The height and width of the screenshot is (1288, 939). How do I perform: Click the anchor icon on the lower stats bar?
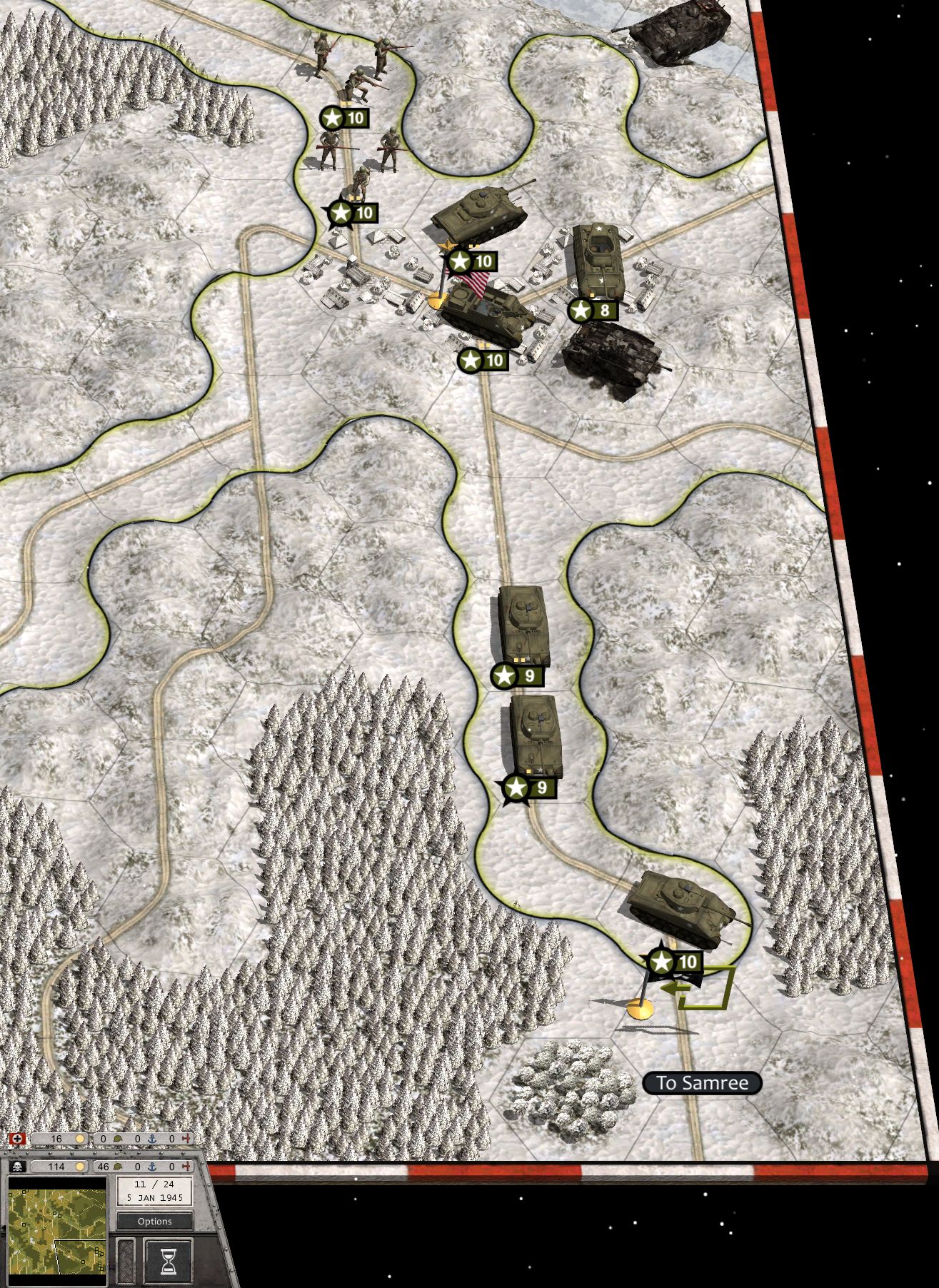point(152,1167)
